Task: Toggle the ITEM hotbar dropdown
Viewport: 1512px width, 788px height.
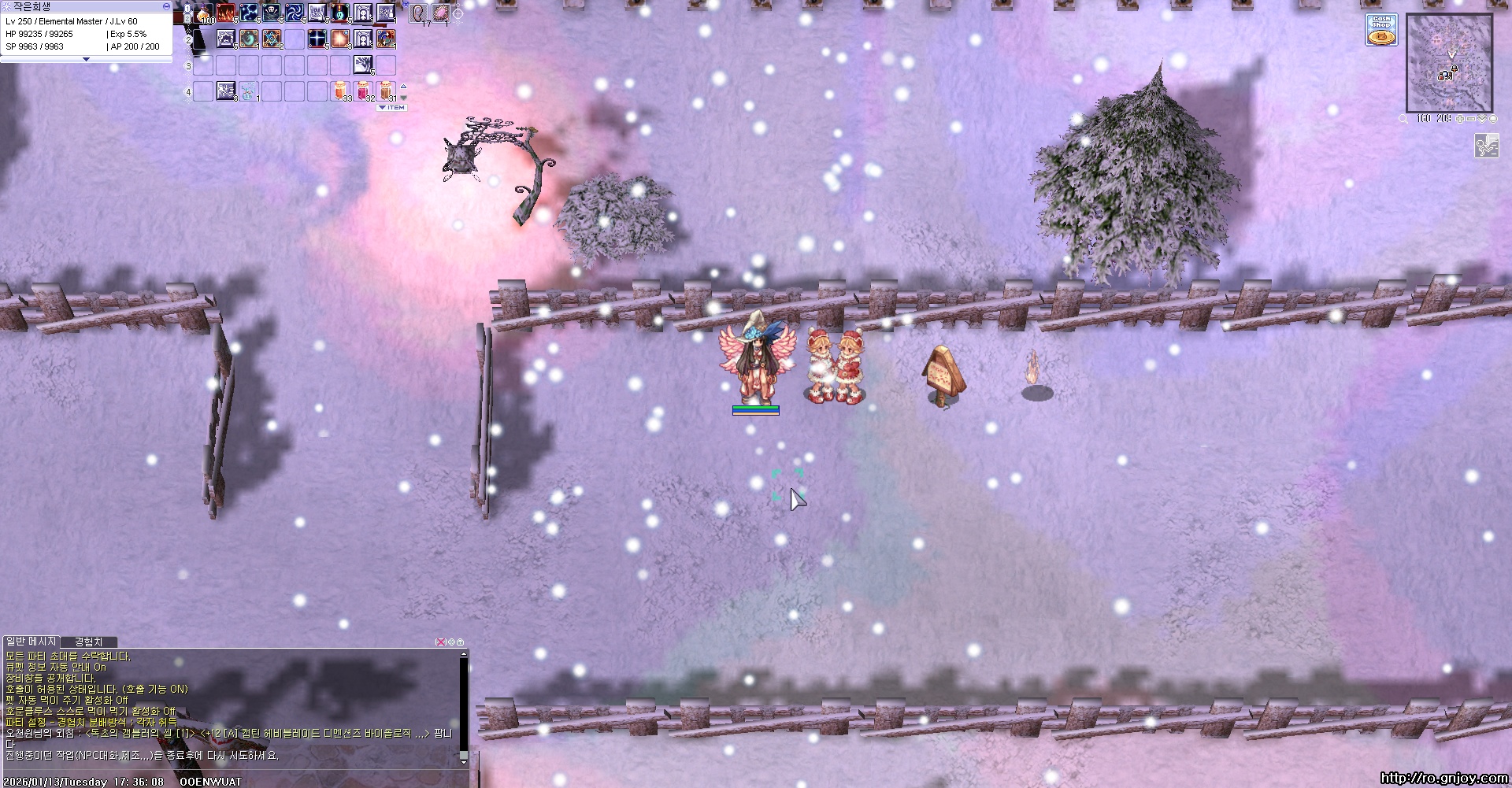Action: [x=391, y=107]
